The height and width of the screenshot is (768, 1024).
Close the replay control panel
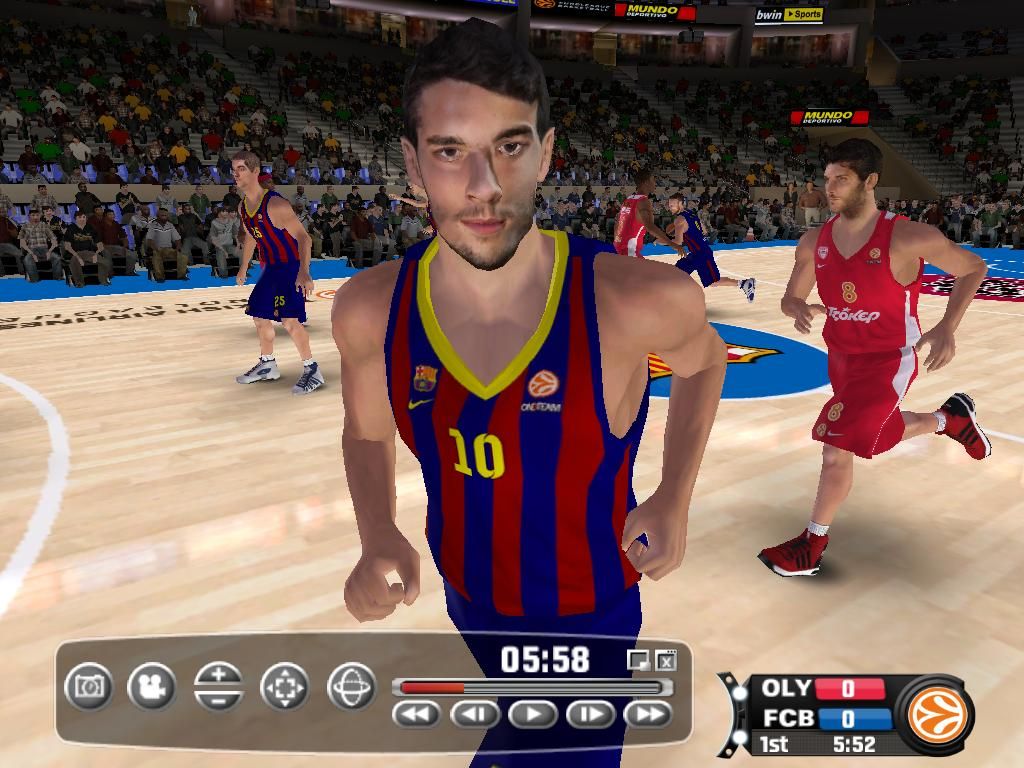pos(667,660)
